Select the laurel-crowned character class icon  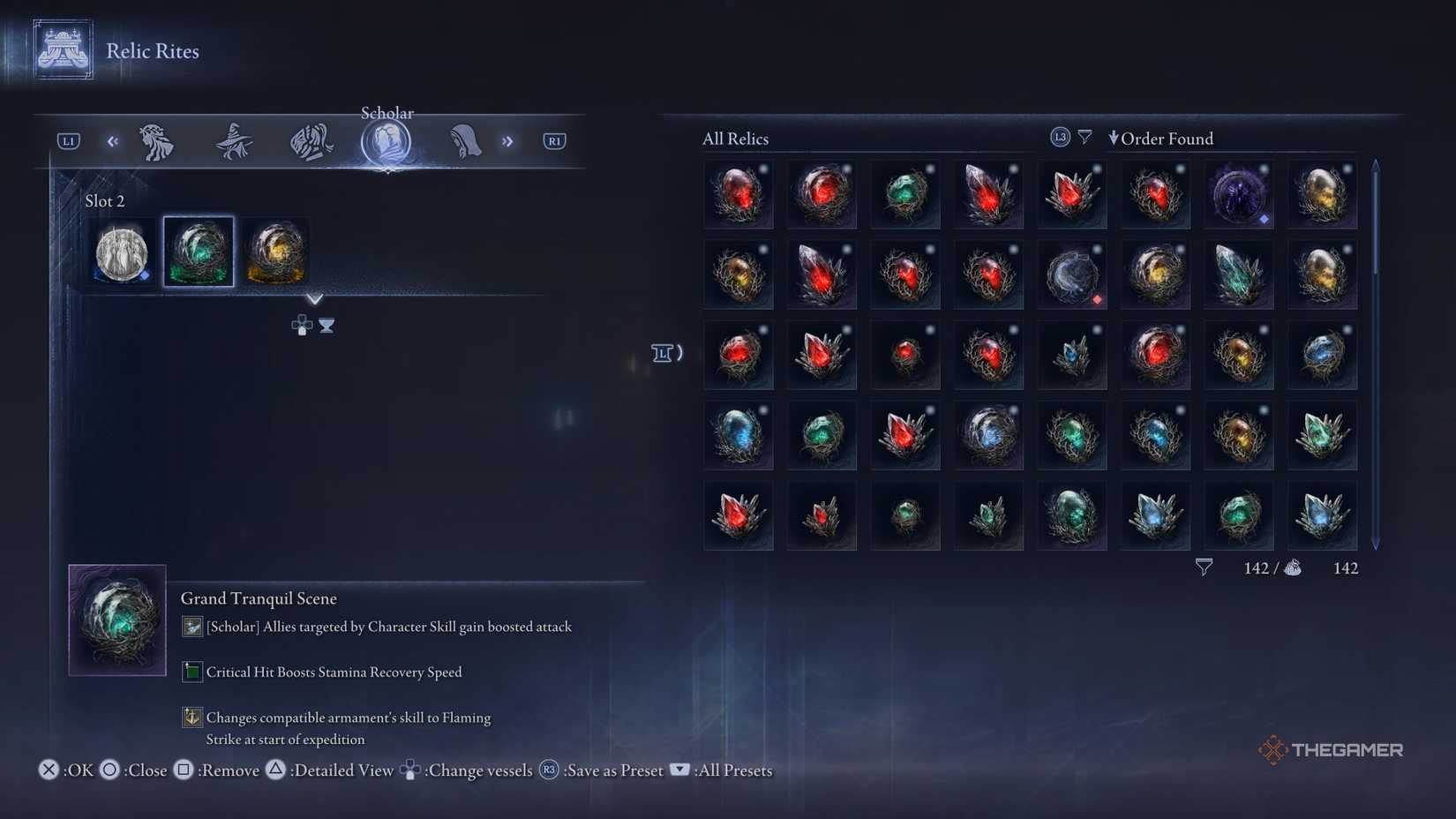(157, 141)
